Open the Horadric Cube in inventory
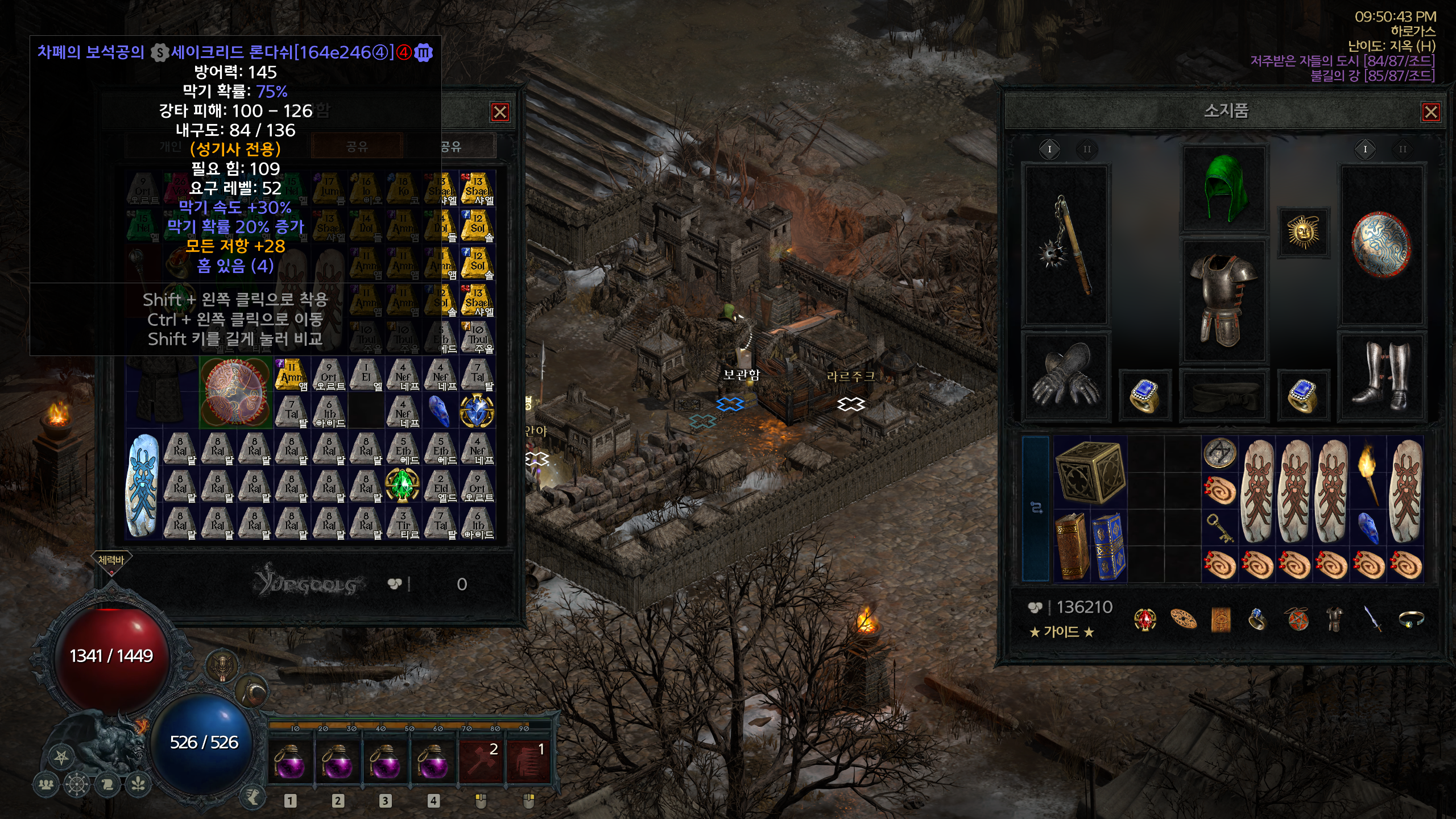 (x=1090, y=471)
